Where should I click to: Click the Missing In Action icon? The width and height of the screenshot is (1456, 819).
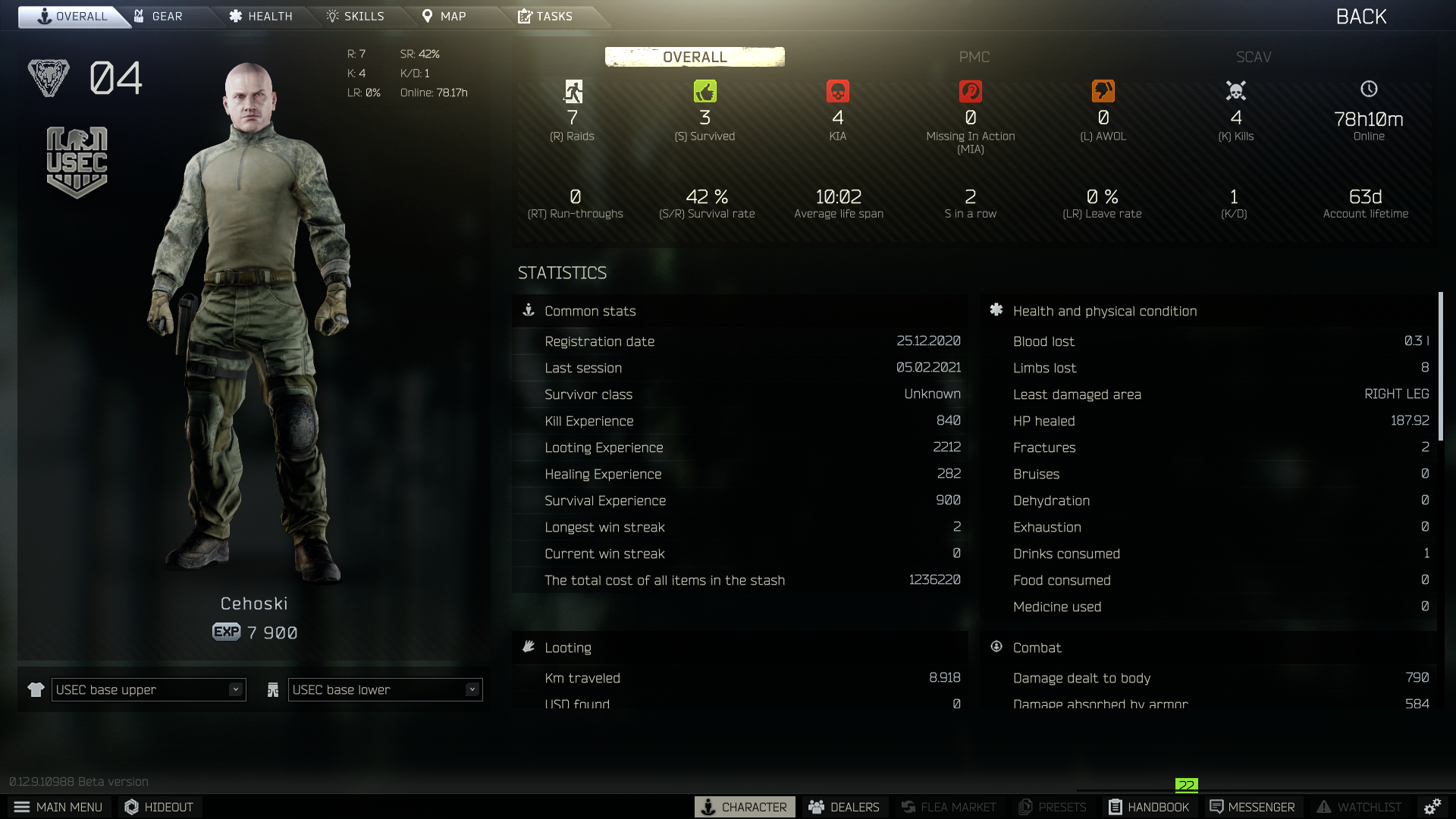(971, 91)
